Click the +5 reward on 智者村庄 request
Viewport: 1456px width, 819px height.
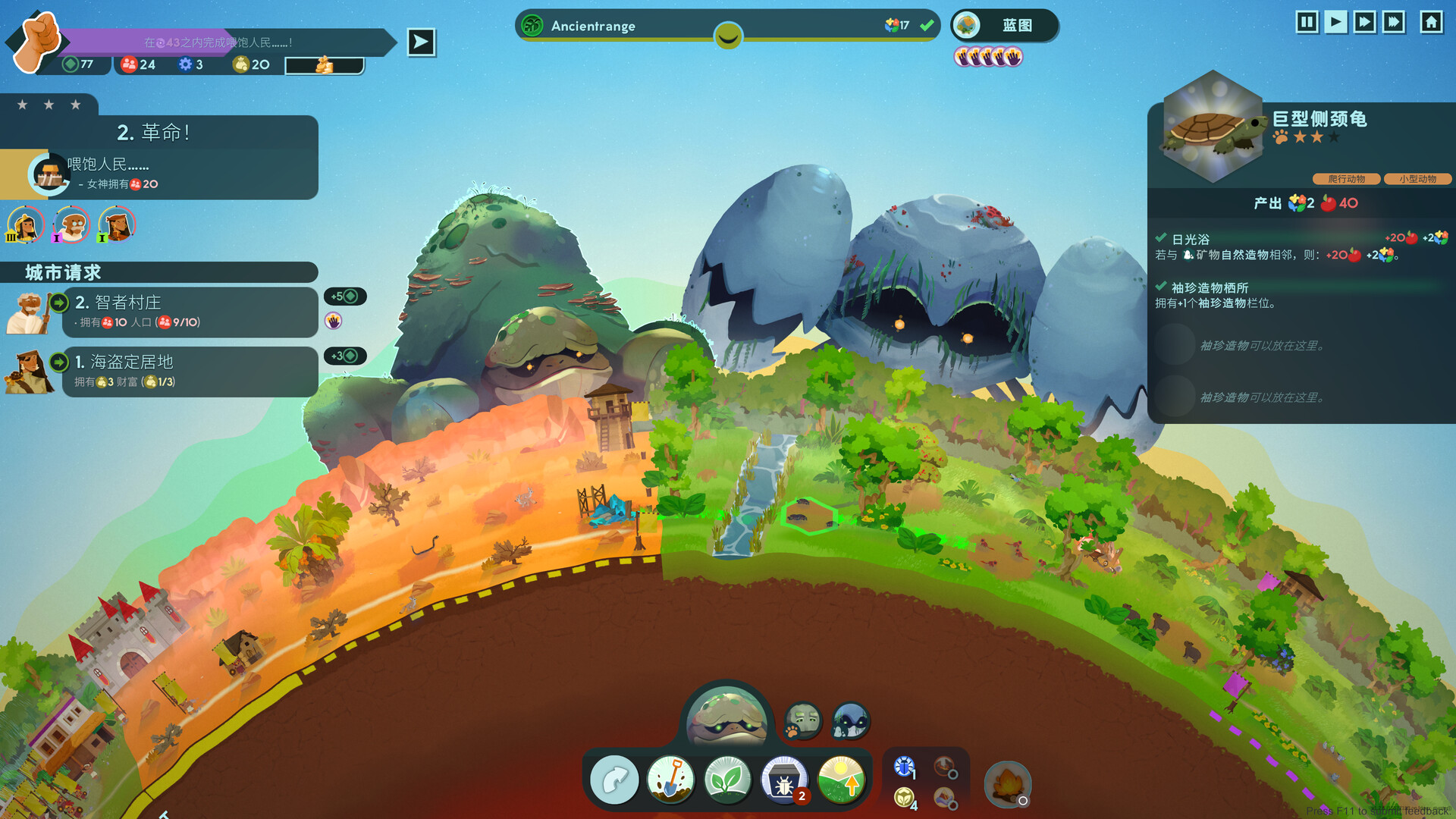click(345, 297)
